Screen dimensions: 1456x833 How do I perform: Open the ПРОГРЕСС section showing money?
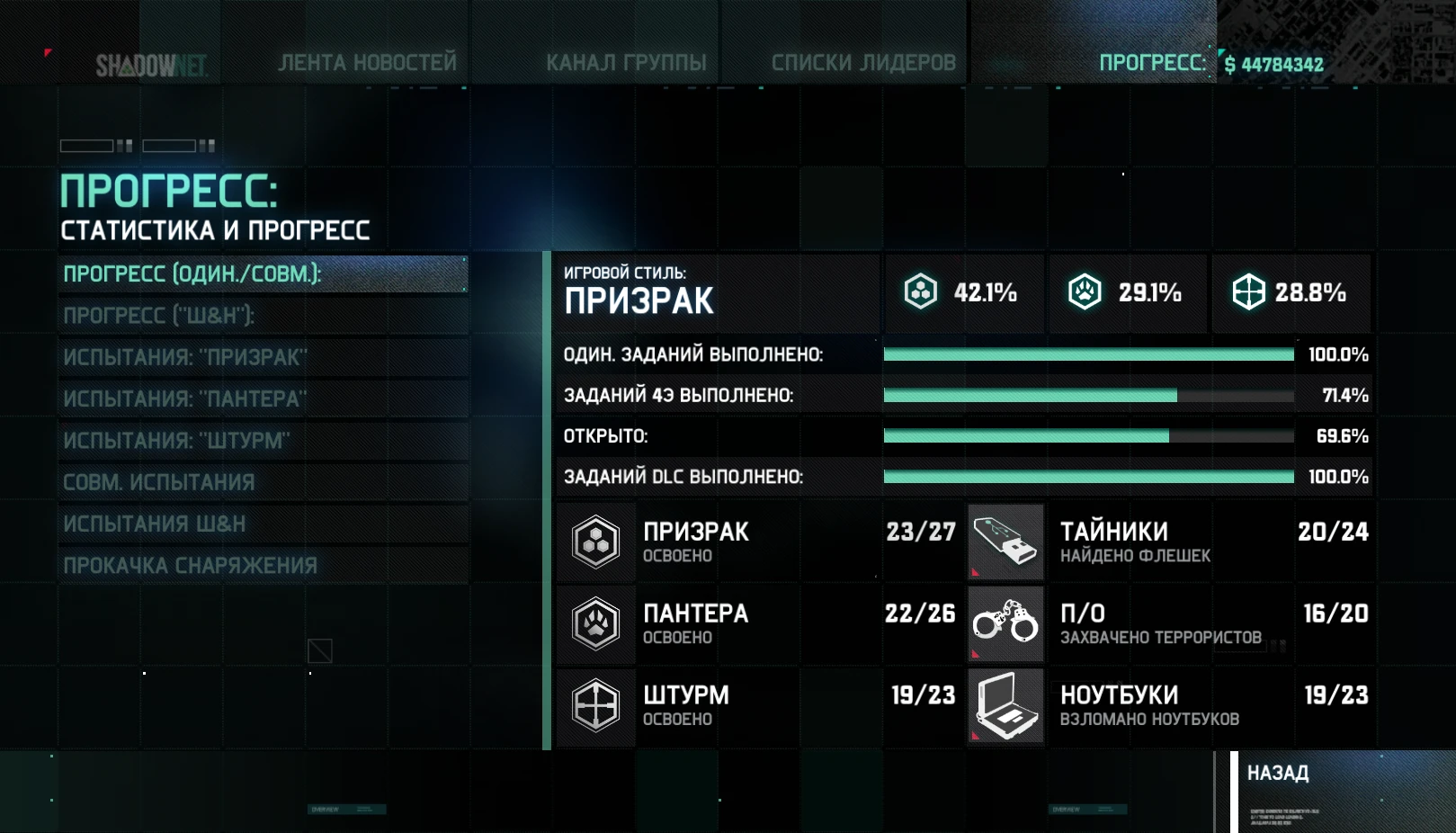click(1154, 62)
